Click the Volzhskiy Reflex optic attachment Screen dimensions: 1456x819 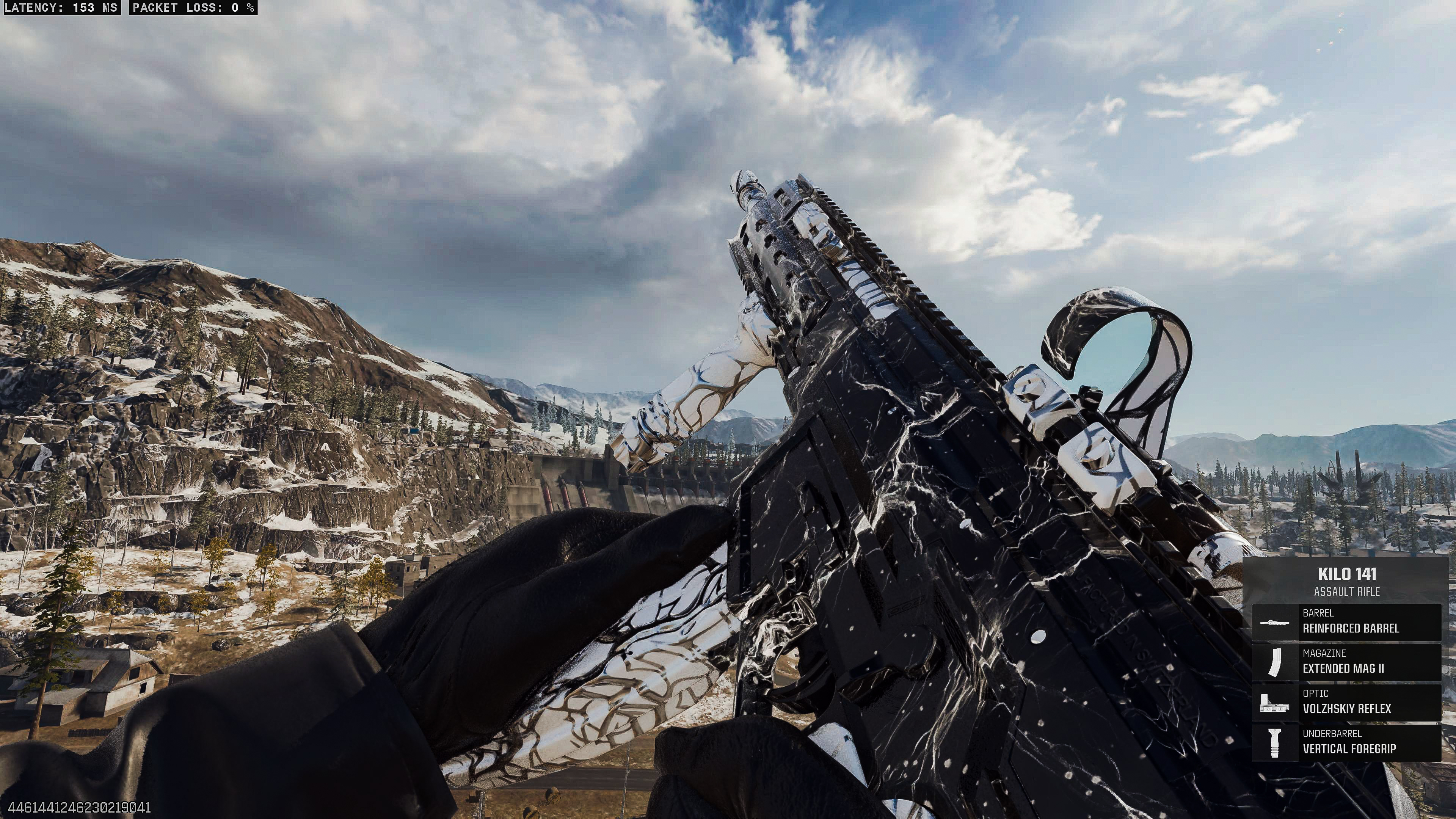coord(1346,702)
